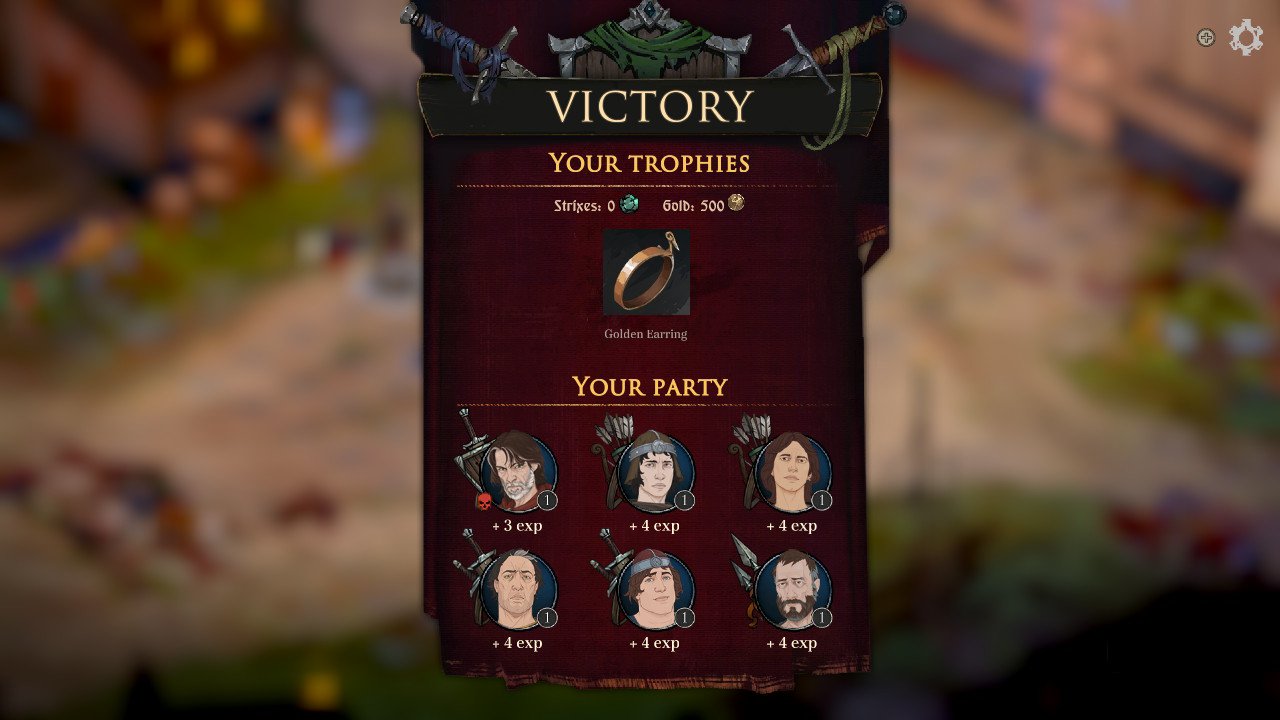Click the greatsword icon behind the top-left portrait

(472, 450)
